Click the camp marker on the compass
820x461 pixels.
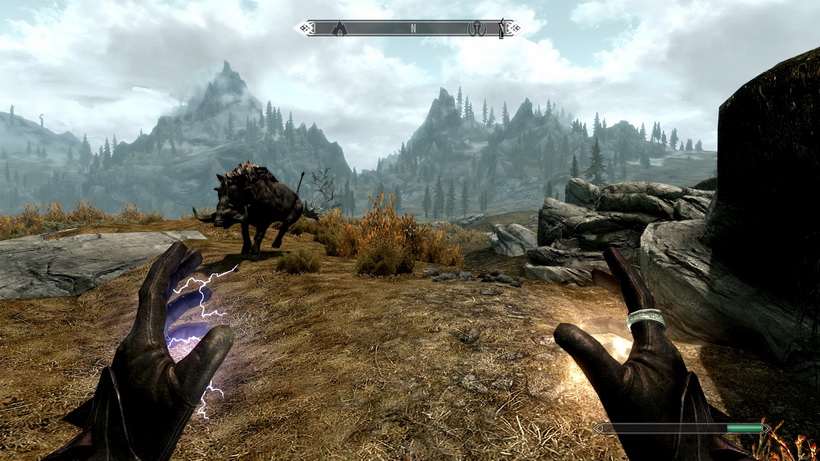[x=339, y=28]
